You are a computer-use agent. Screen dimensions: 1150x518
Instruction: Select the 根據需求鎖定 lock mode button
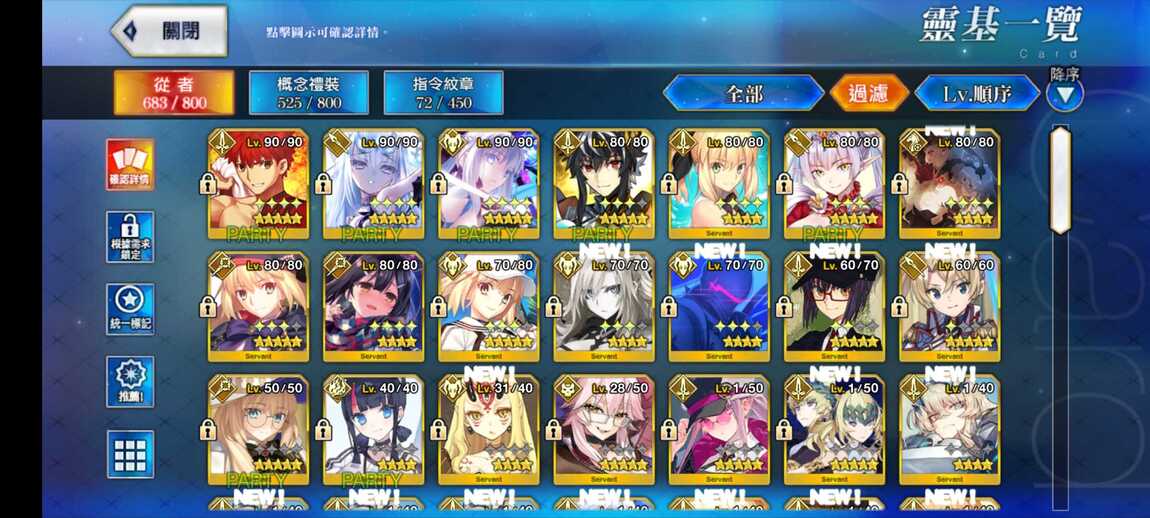[130, 237]
